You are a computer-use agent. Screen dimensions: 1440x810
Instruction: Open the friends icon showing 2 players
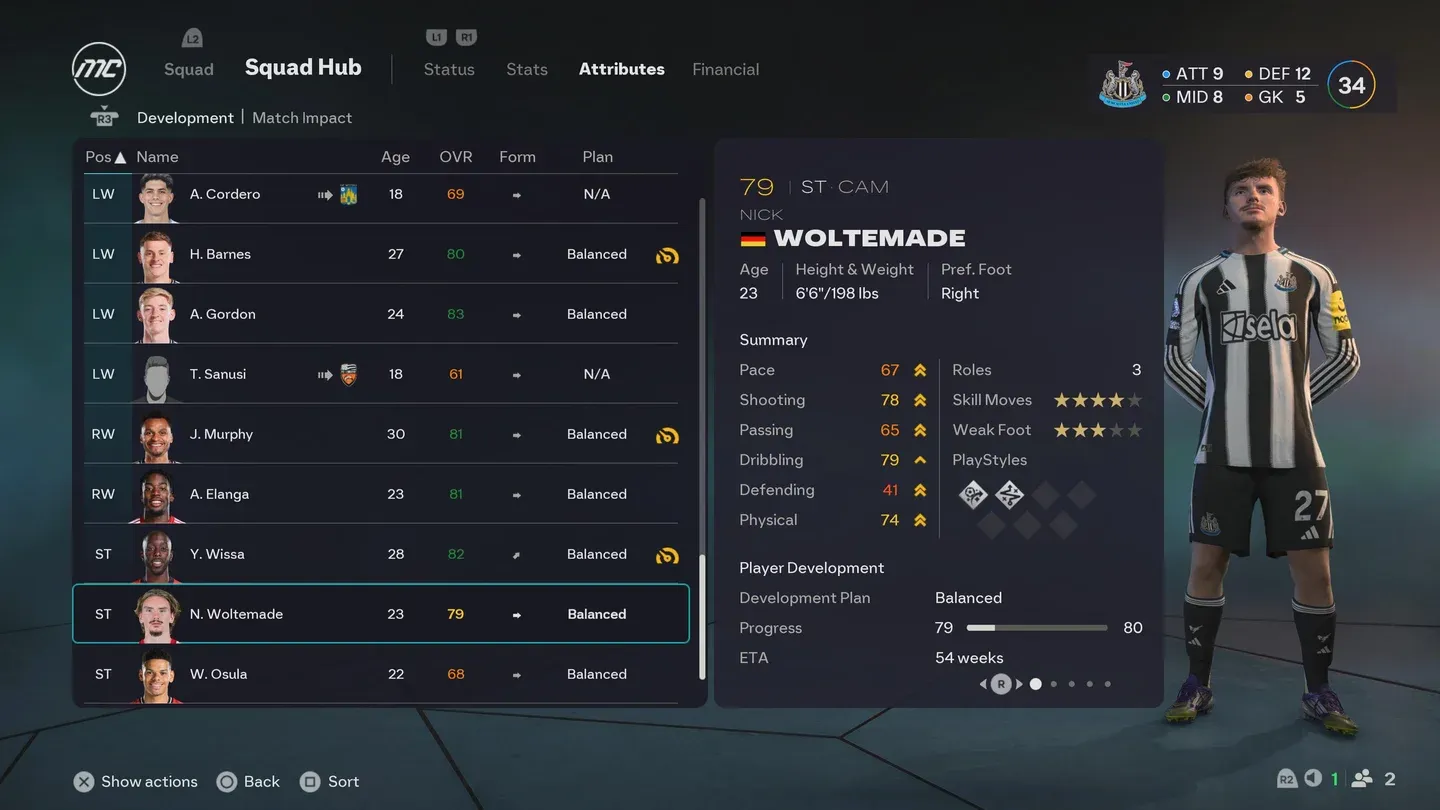(1361, 778)
